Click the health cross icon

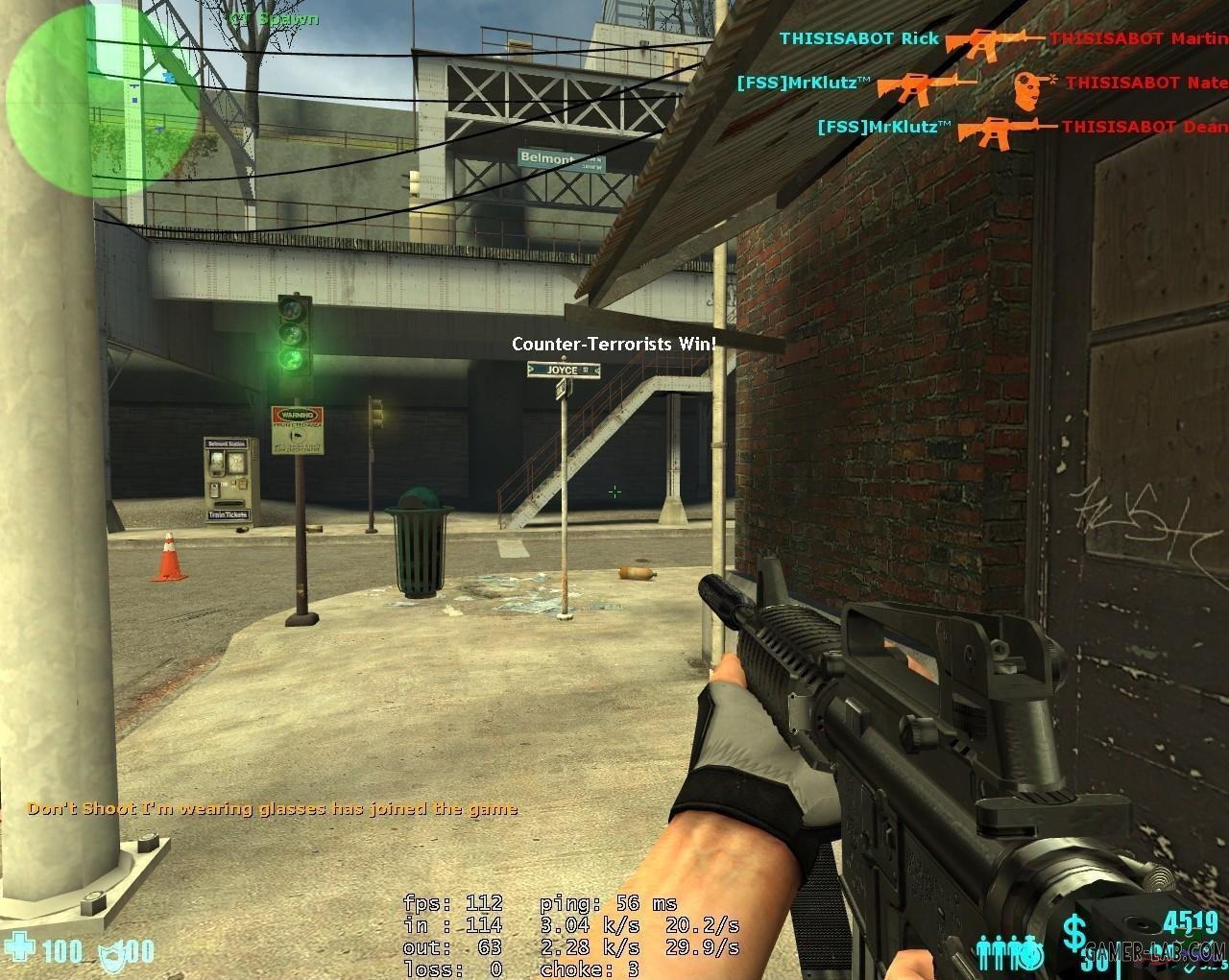tap(21, 948)
